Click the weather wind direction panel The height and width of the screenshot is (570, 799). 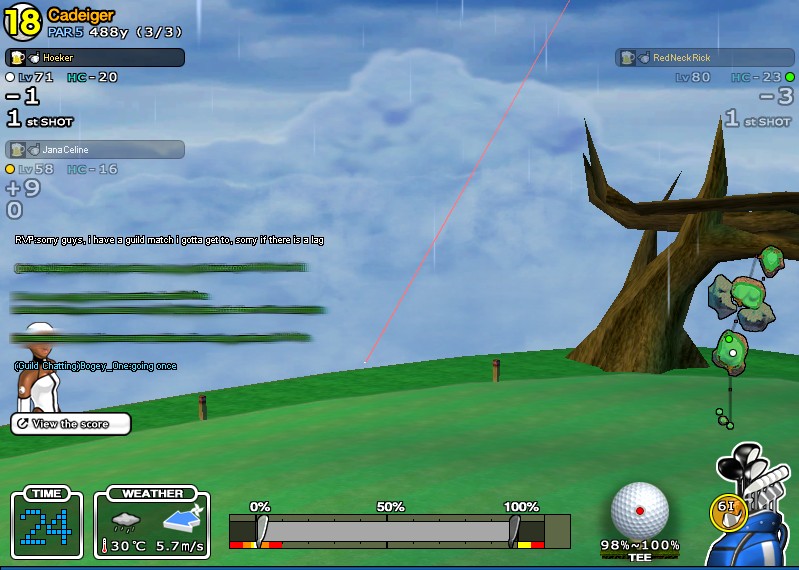click(x=152, y=525)
